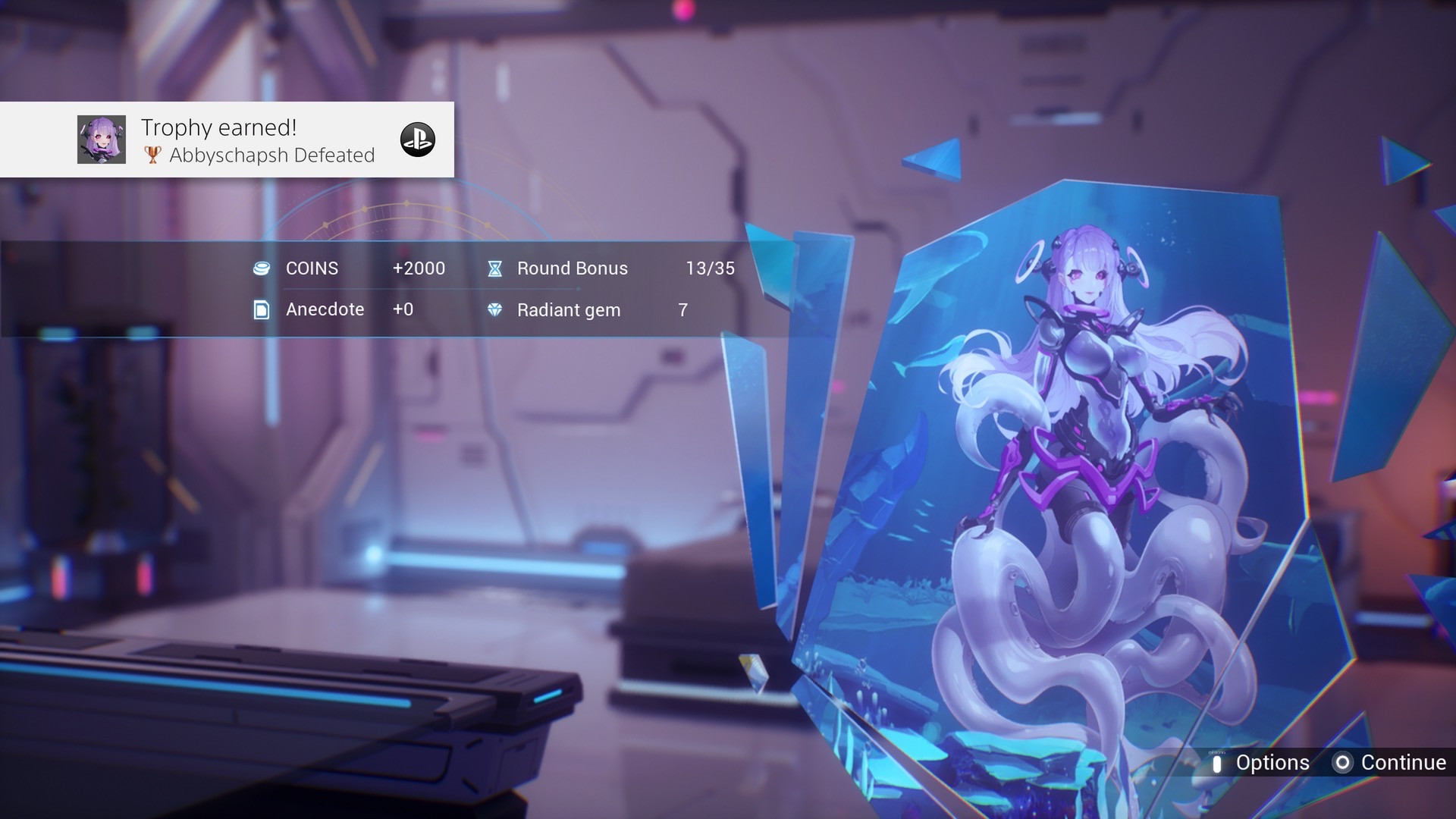Click the COINS +2000 reward entry

[349, 268]
